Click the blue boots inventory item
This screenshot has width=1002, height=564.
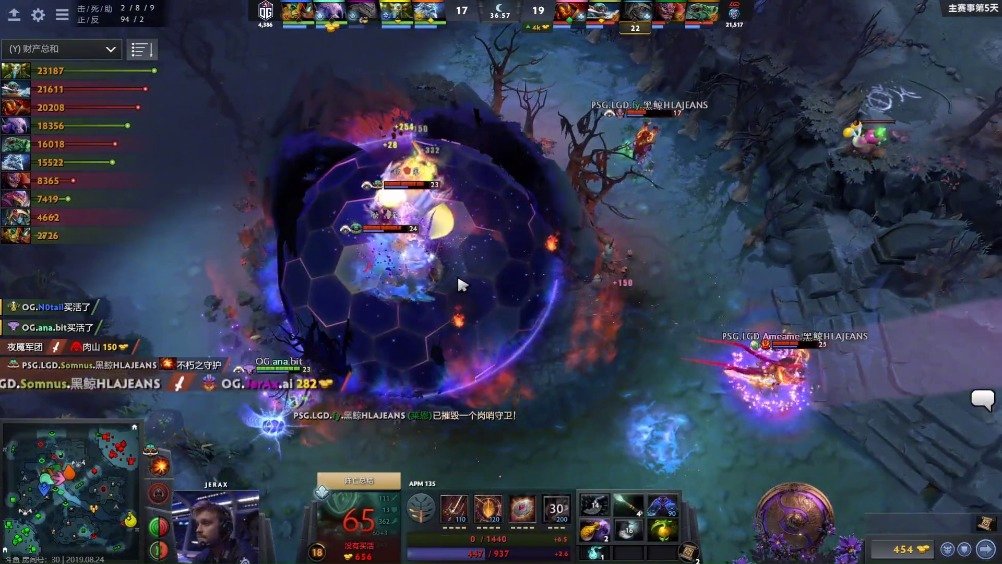[661, 506]
